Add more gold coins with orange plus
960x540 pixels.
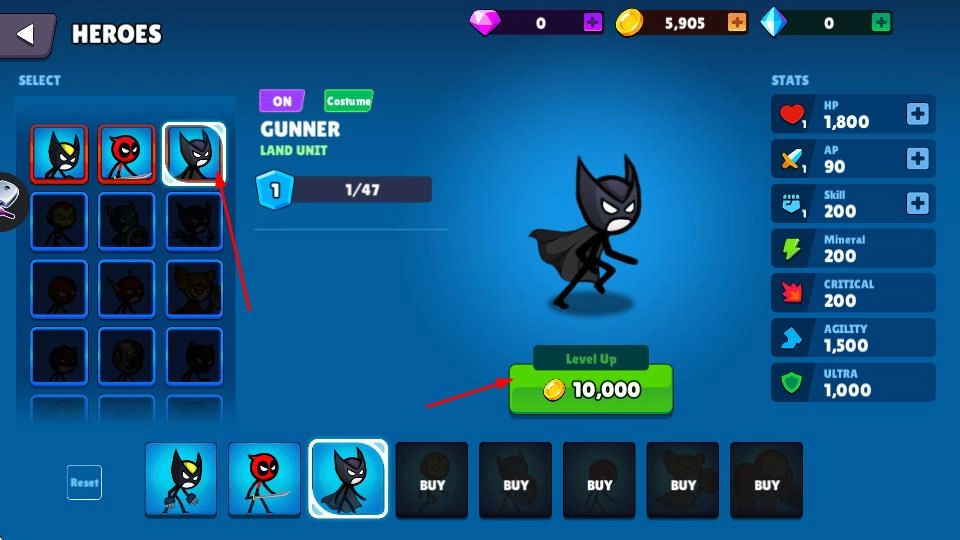coord(737,22)
